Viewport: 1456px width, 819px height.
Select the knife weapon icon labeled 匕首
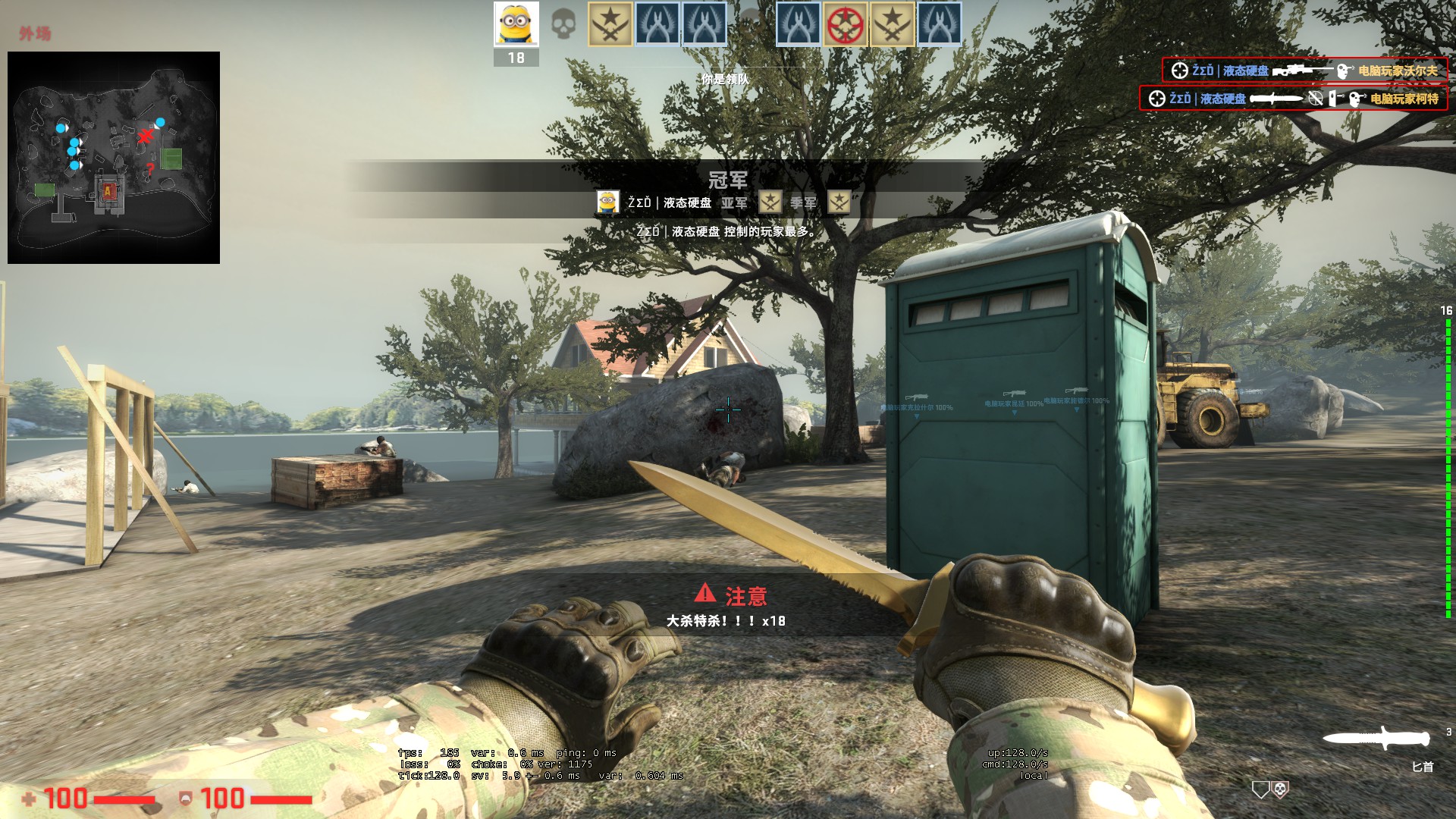point(1376,738)
